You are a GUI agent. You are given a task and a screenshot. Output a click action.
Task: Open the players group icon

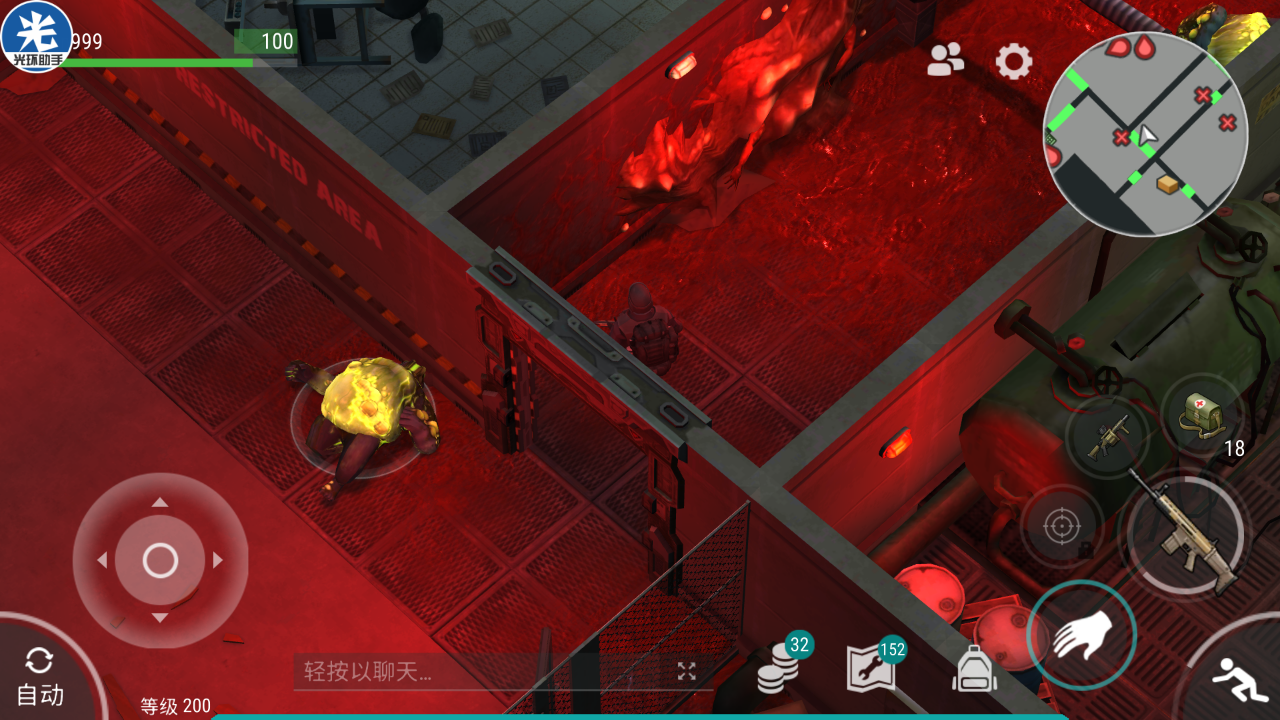945,61
